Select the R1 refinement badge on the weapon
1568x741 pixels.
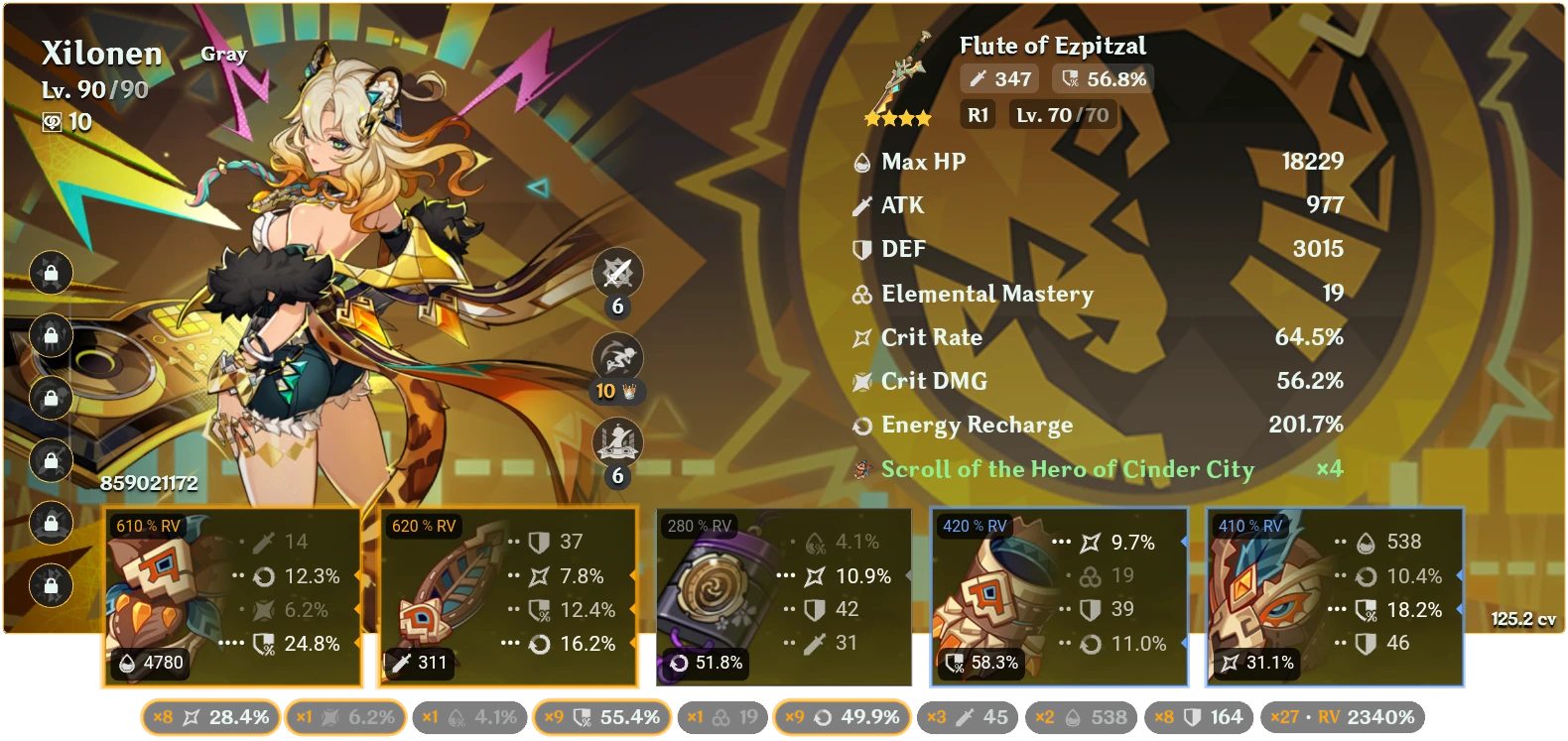point(977,114)
